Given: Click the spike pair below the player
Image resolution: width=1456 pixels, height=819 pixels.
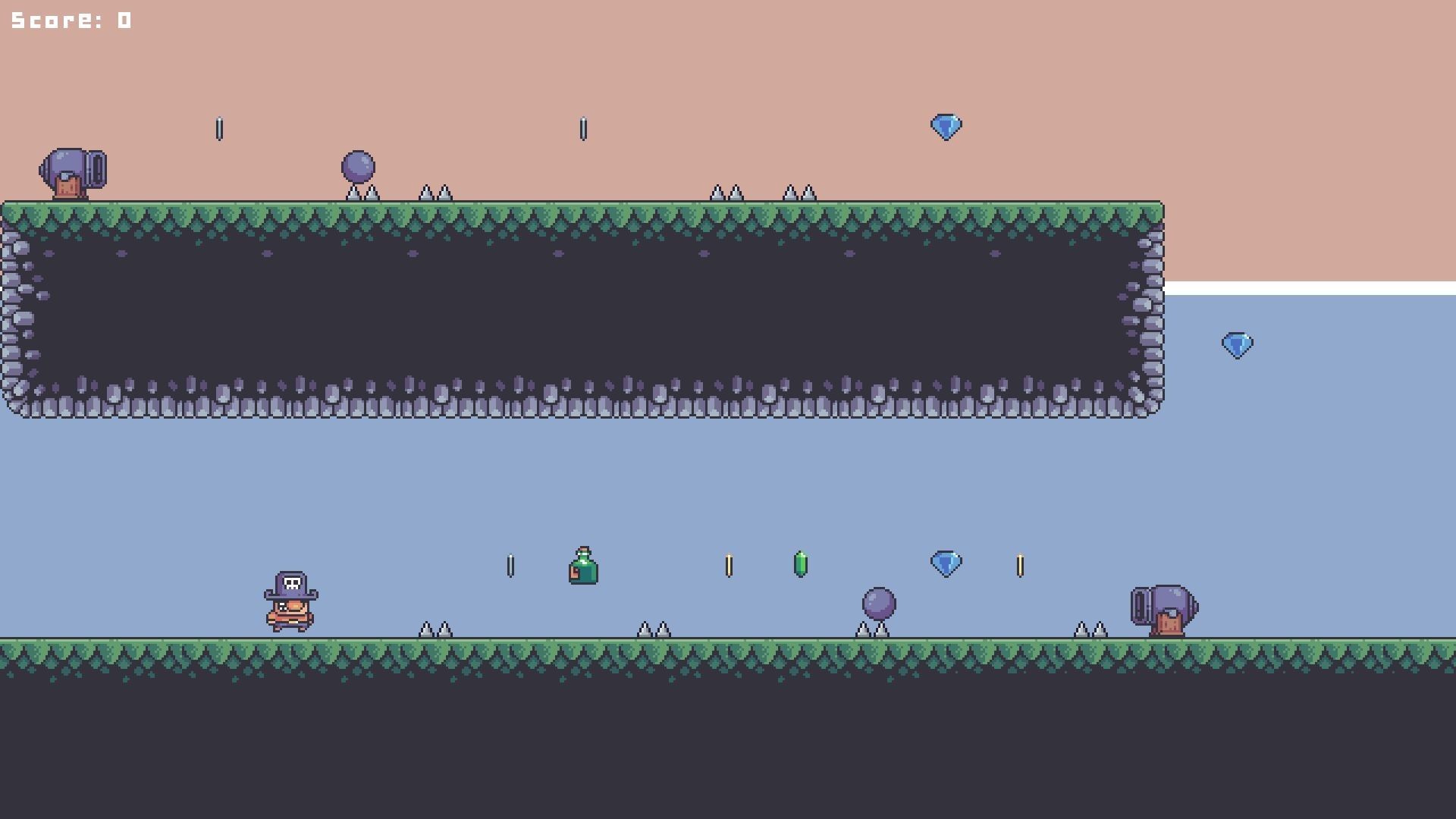Looking at the screenshot, I should tap(436, 628).
